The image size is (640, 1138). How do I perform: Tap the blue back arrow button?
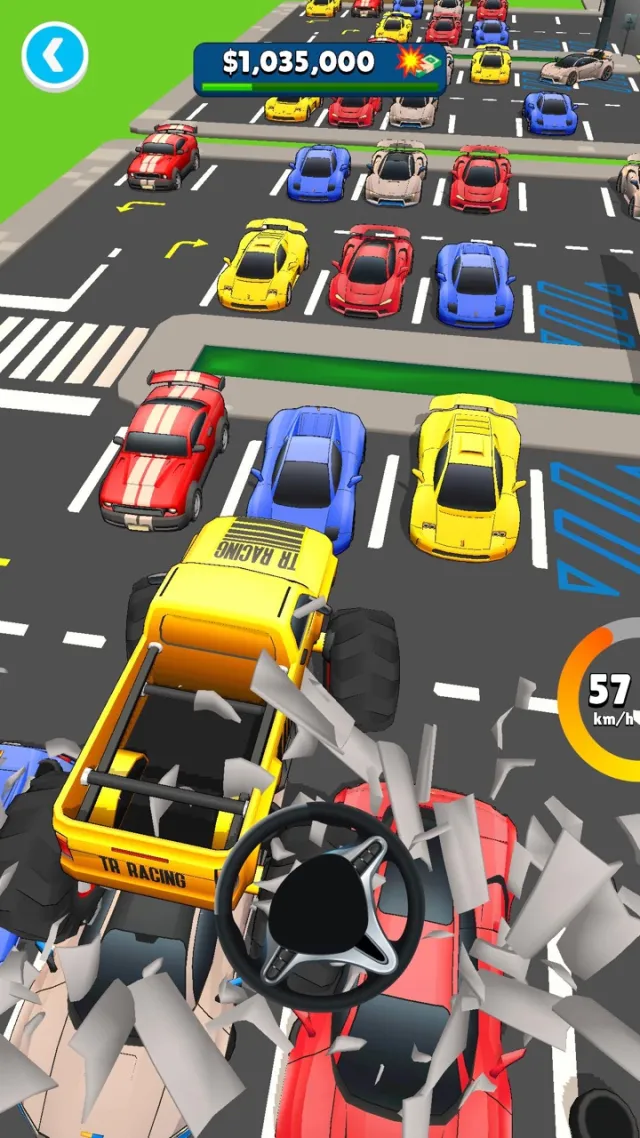coord(55,56)
